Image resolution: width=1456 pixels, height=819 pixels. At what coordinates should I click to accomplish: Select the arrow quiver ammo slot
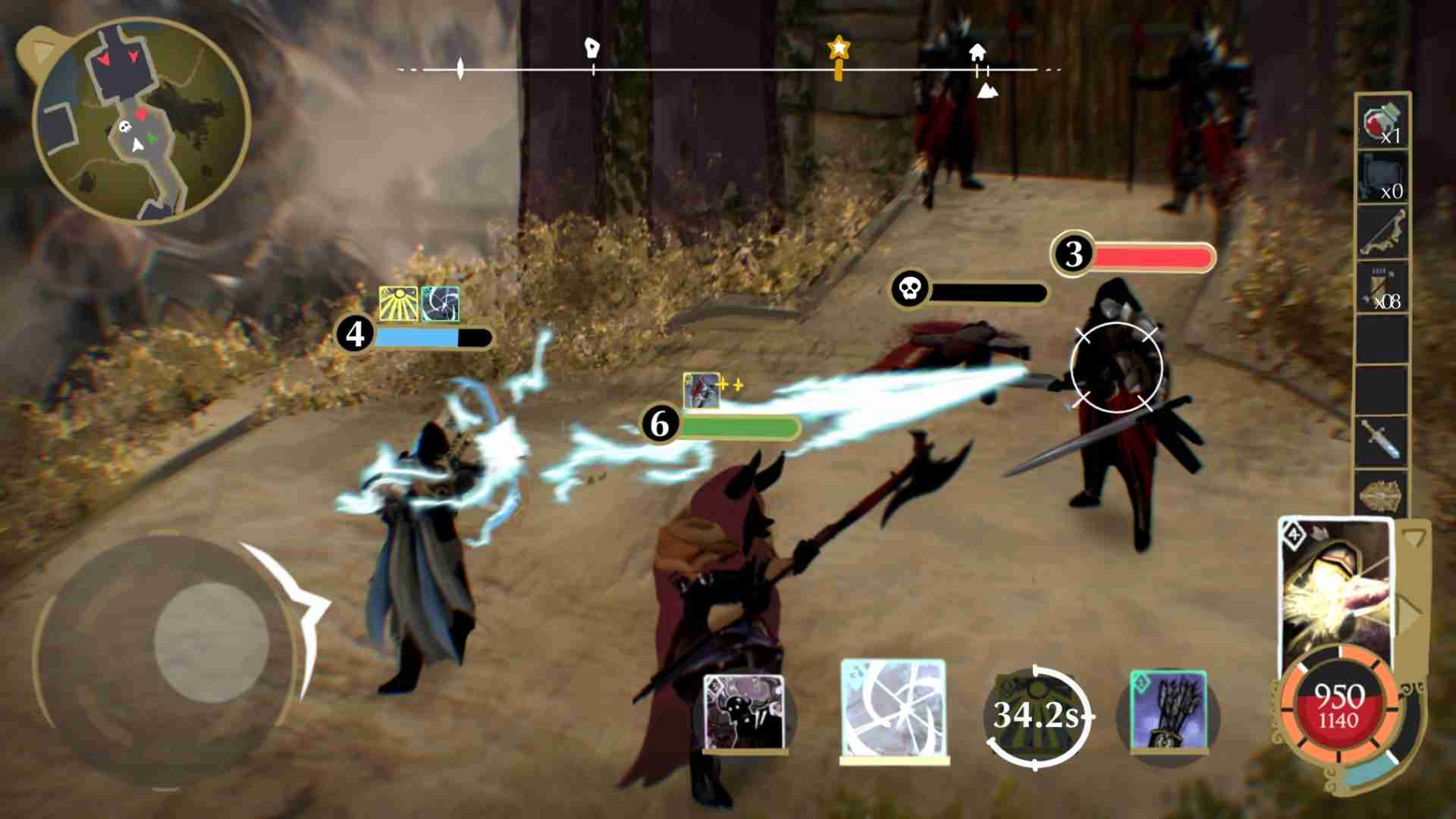[1382, 287]
